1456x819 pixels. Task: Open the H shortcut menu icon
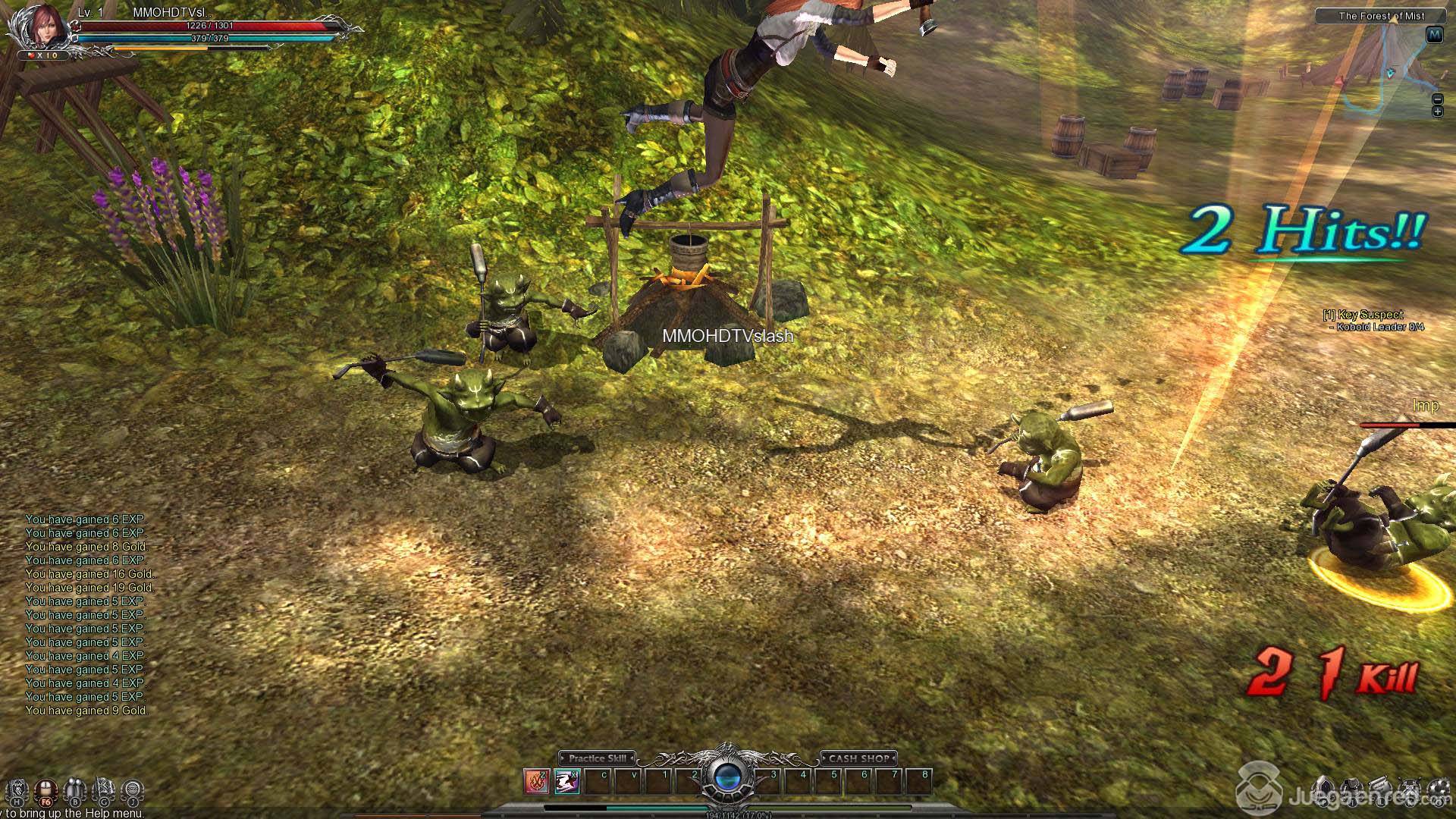18,791
